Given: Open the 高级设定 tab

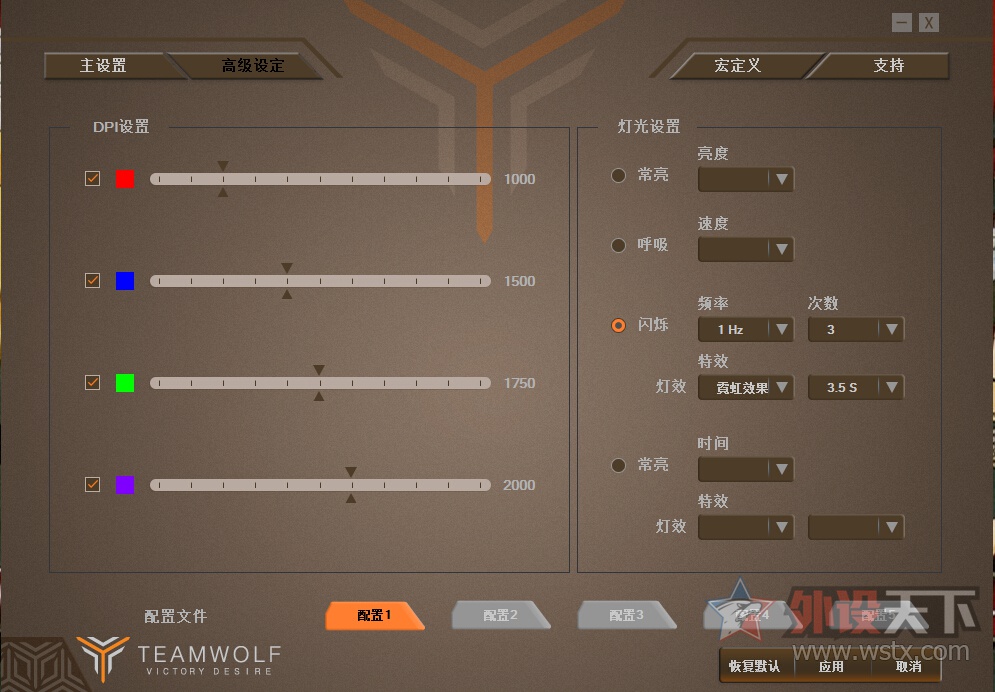Looking at the screenshot, I should coord(253,66).
